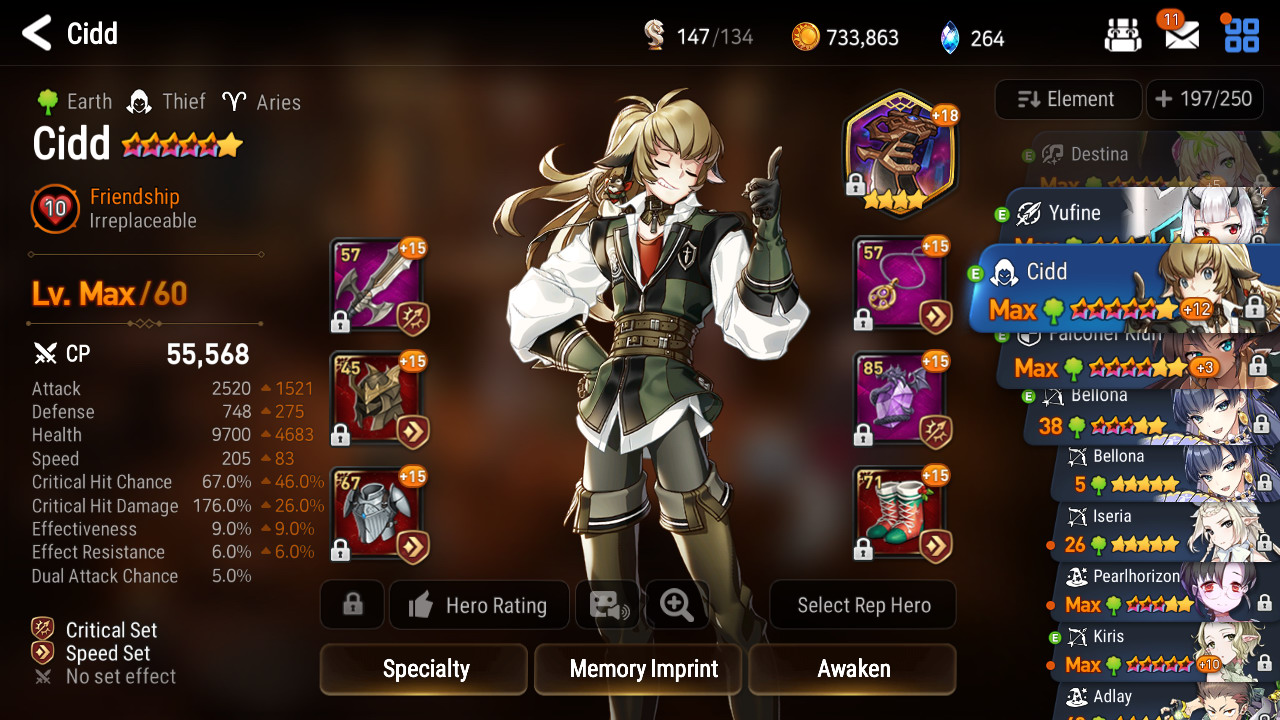
Task: Open the blue grid main menu
Action: 1241,35
